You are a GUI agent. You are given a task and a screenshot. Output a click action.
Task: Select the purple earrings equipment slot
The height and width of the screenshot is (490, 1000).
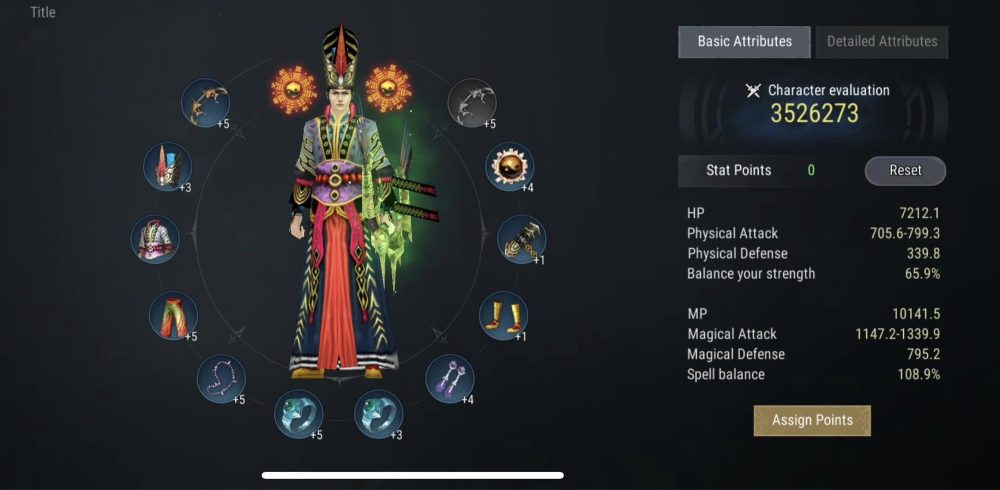pyautogui.click(x=449, y=379)
